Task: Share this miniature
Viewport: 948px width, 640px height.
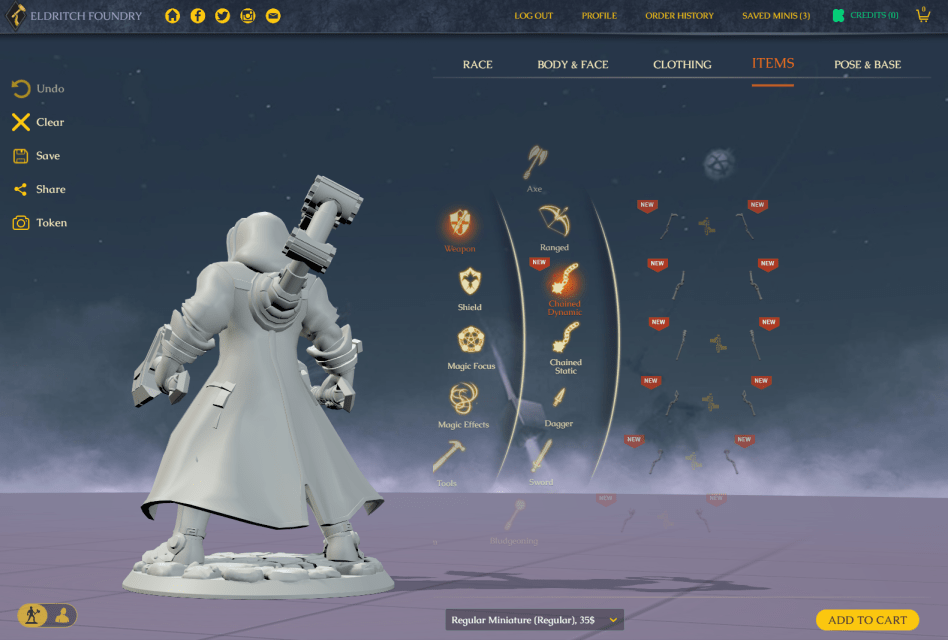Action: point(38,189)
